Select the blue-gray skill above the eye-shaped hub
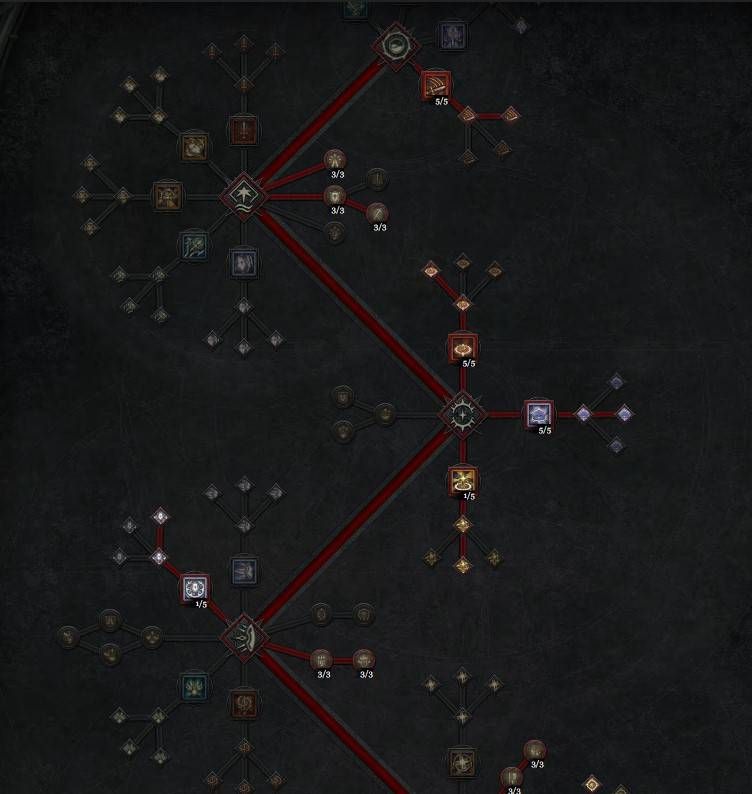 [244, 571]
